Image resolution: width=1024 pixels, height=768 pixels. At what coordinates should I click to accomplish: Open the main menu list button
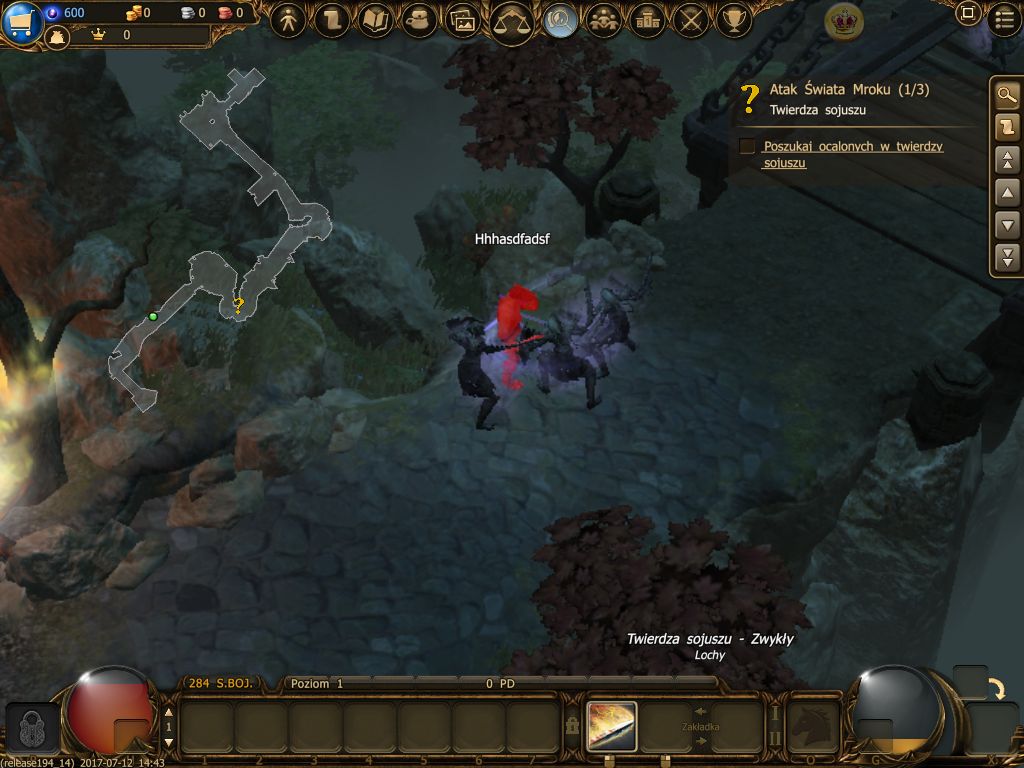(1003, 17)
